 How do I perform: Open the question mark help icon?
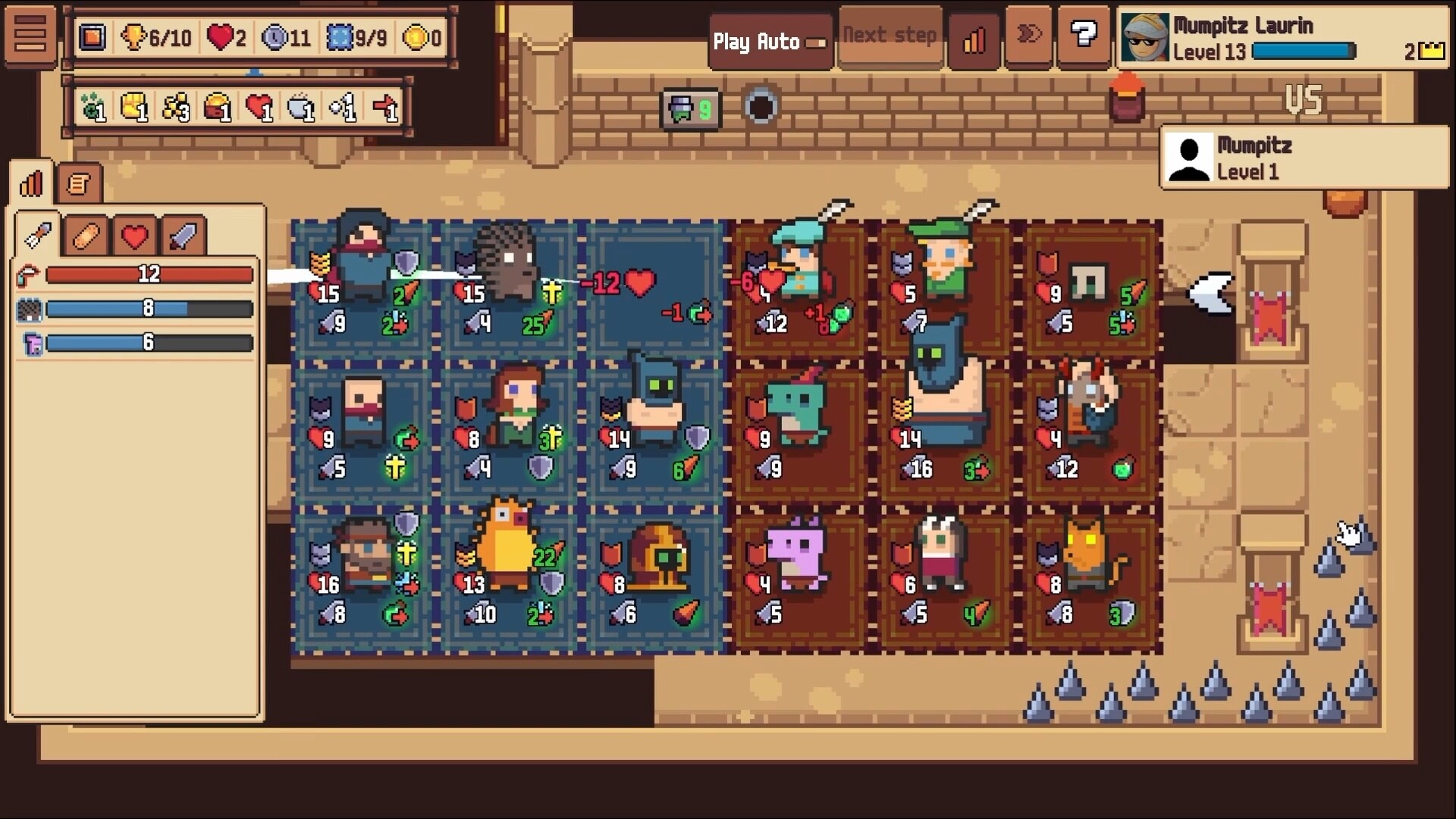[x=1084, y=33]
